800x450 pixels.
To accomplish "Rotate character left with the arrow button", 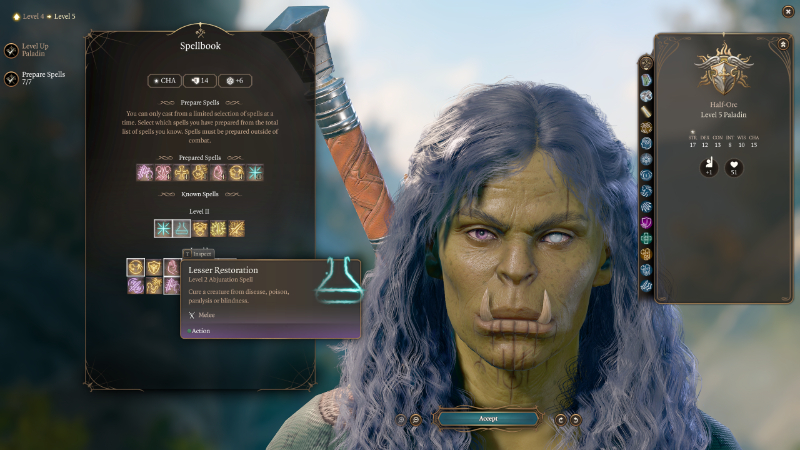I will pos(561,419).
